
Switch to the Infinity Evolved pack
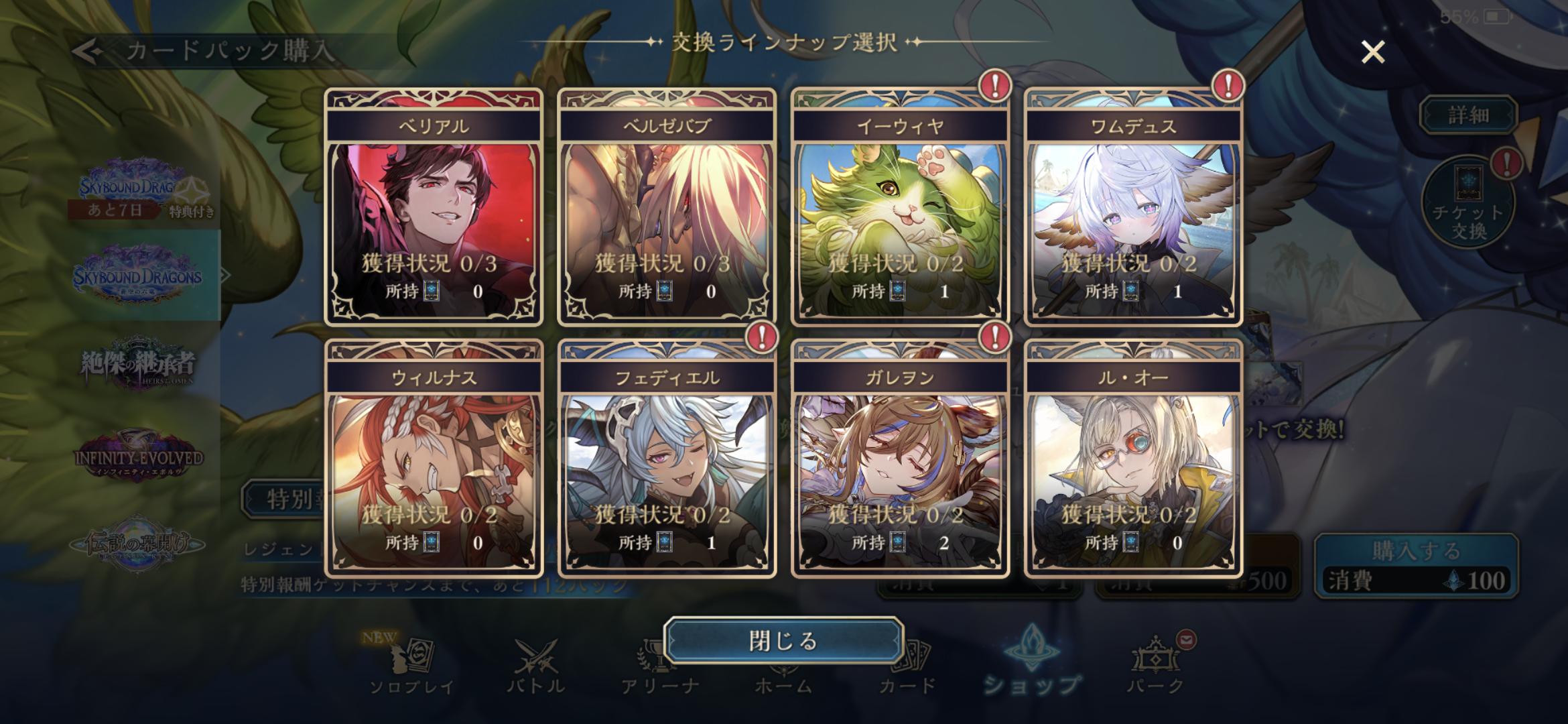click(137, 456)
